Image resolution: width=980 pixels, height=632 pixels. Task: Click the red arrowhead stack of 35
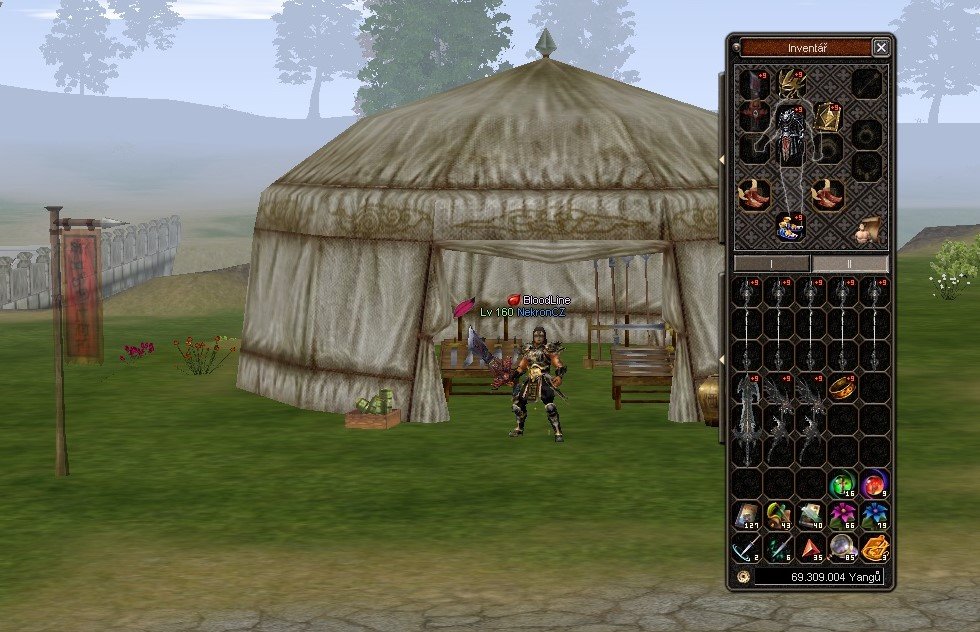(811, 548)
